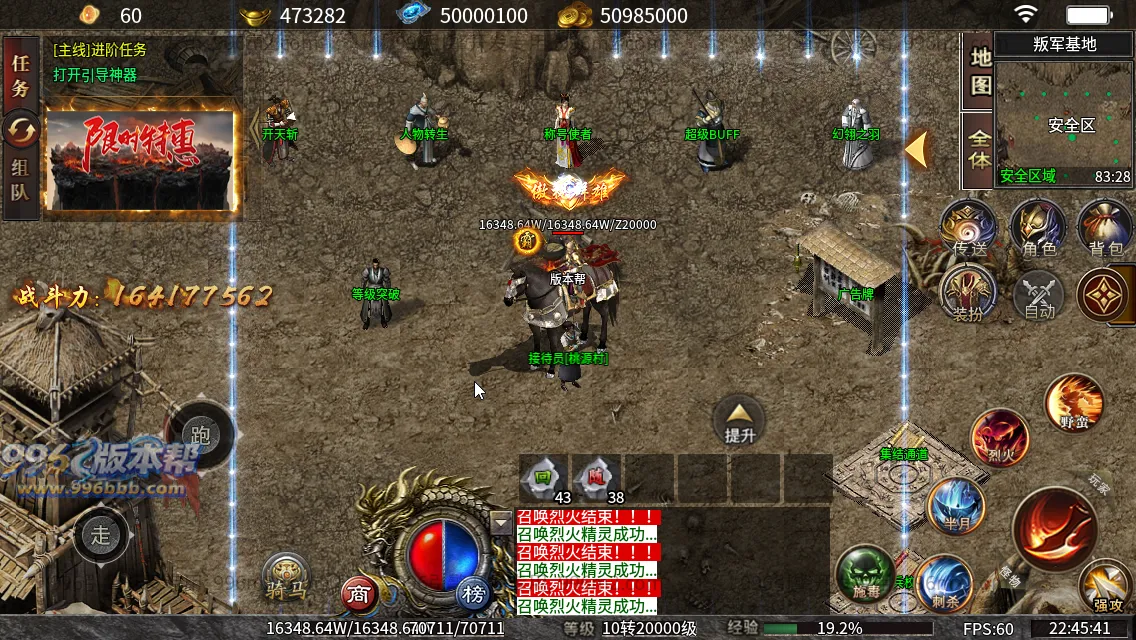Toggle 自动 auto-combat
This screenshot has height=640, width=1136.
(1039, 295)
